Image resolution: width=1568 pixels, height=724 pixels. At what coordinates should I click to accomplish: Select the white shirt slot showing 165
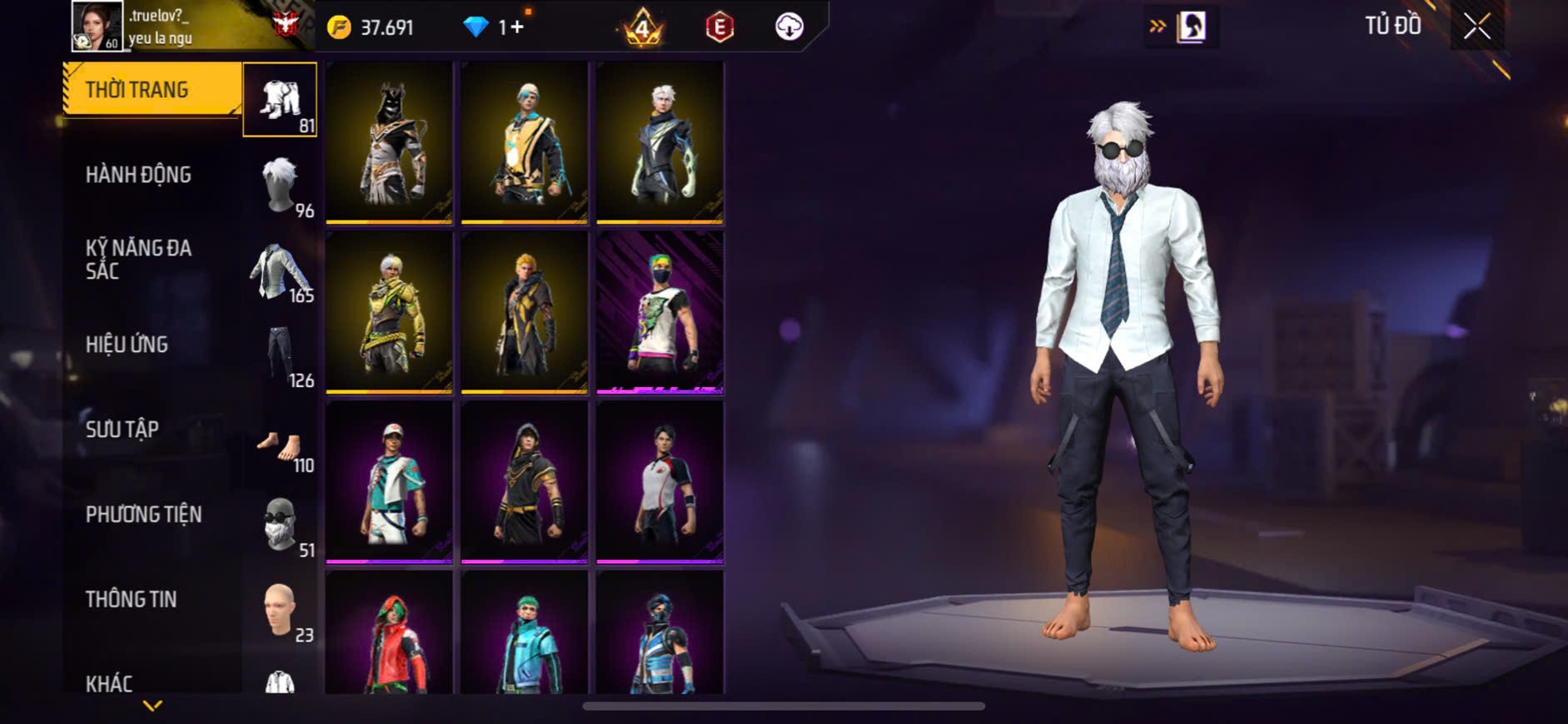(281, 270)
